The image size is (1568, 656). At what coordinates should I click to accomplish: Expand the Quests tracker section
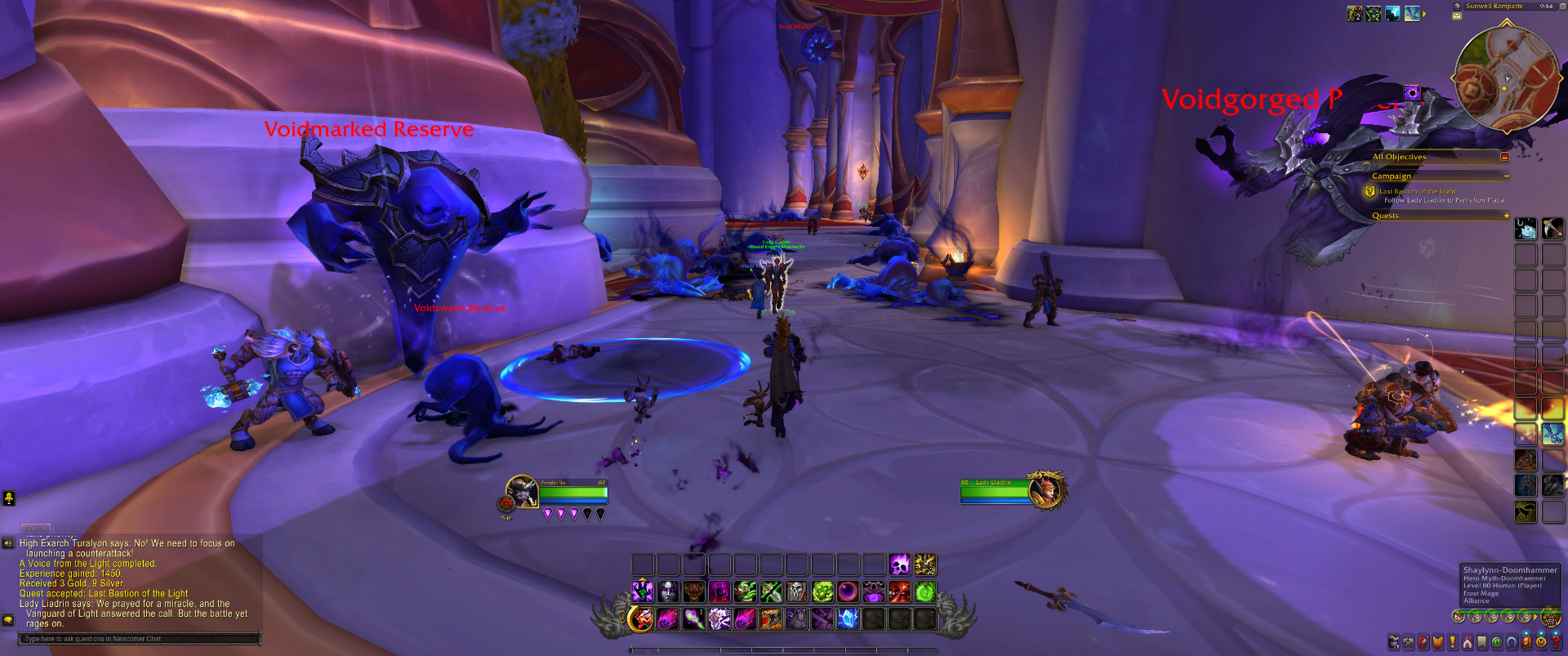click(1506, 216)
